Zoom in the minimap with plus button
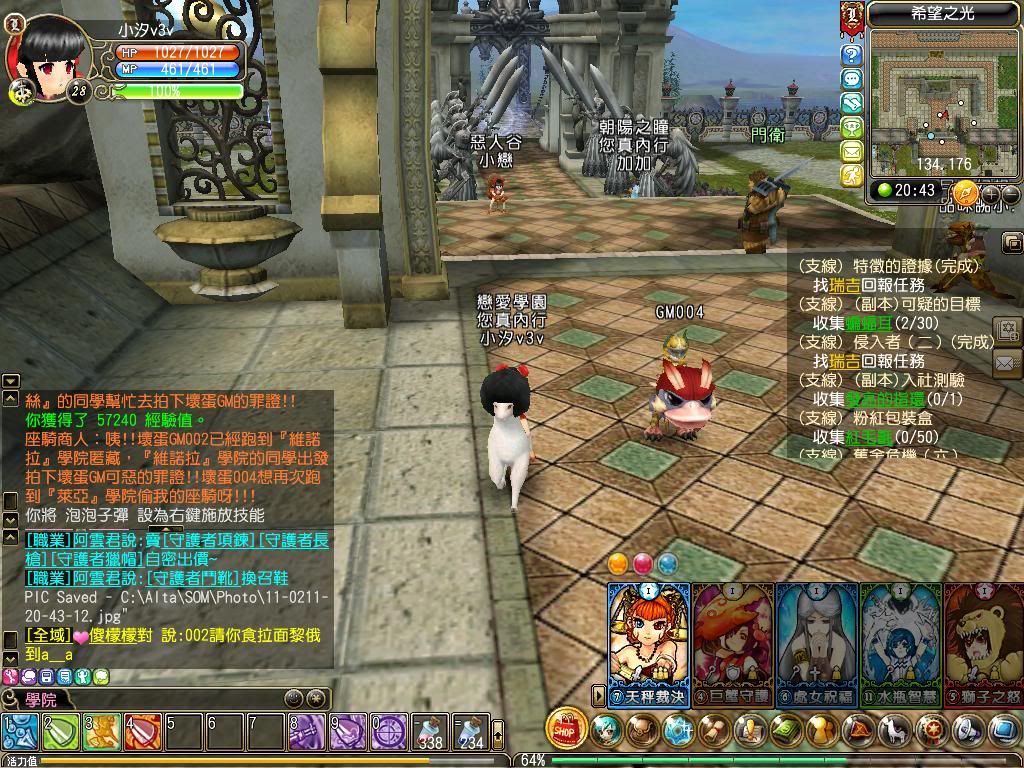 click(991, 193)
